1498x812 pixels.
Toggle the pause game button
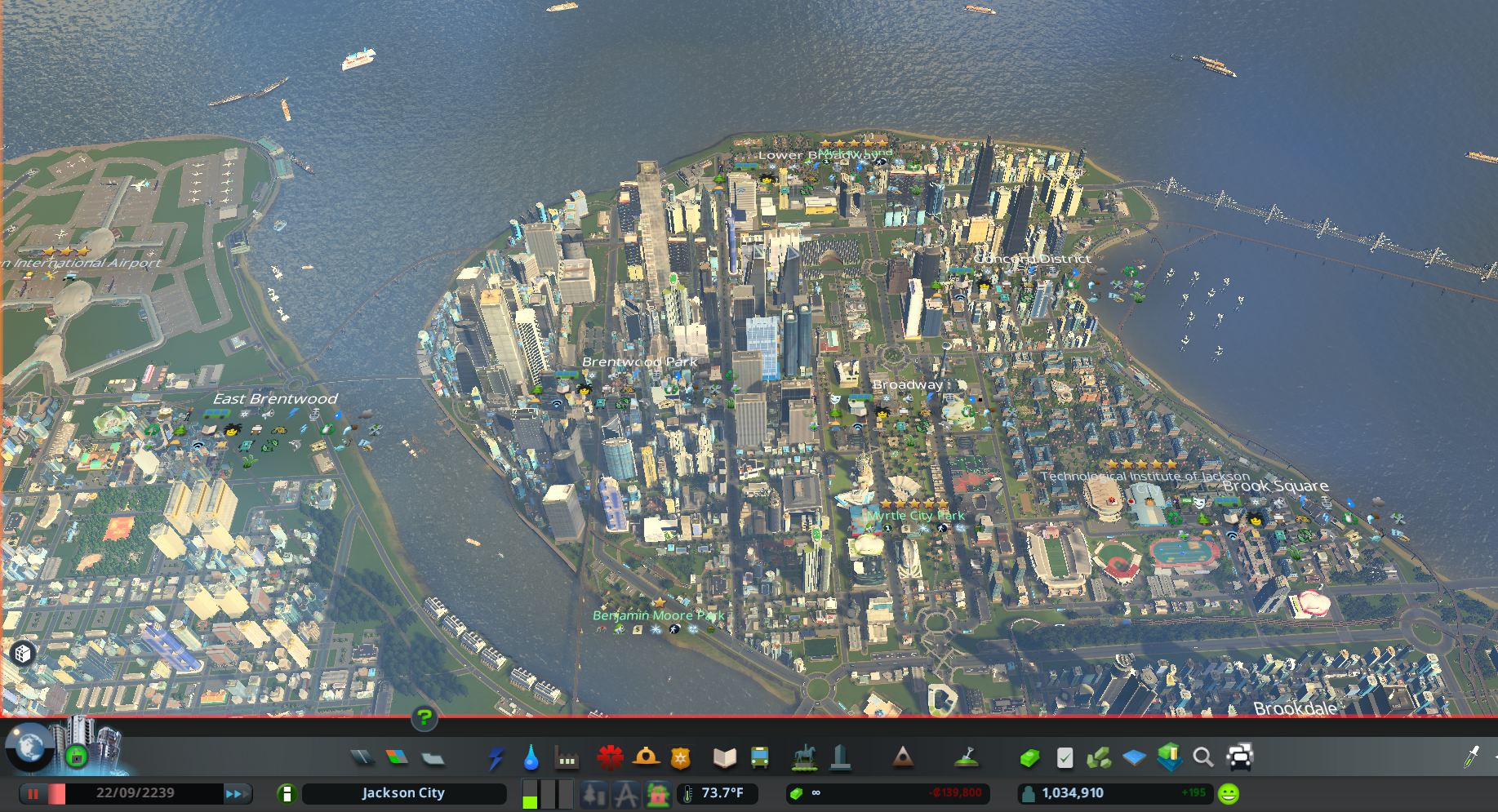[33, 793]
